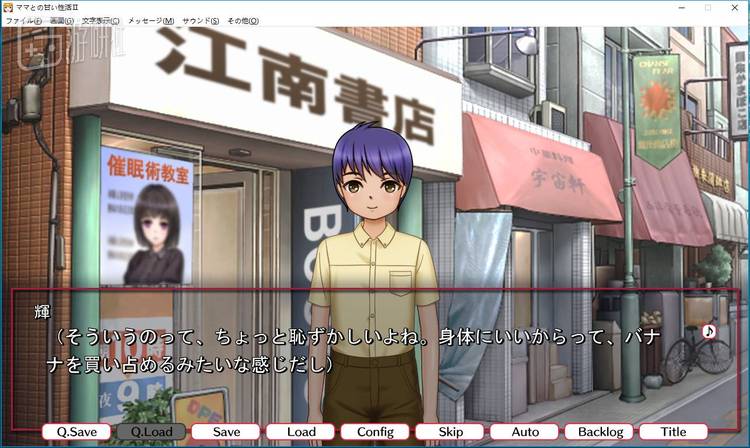This screenshot has height=448, width=750.
Task: Turn on Auto text advance
Action: pyautogui.click(x=525, y=432)
